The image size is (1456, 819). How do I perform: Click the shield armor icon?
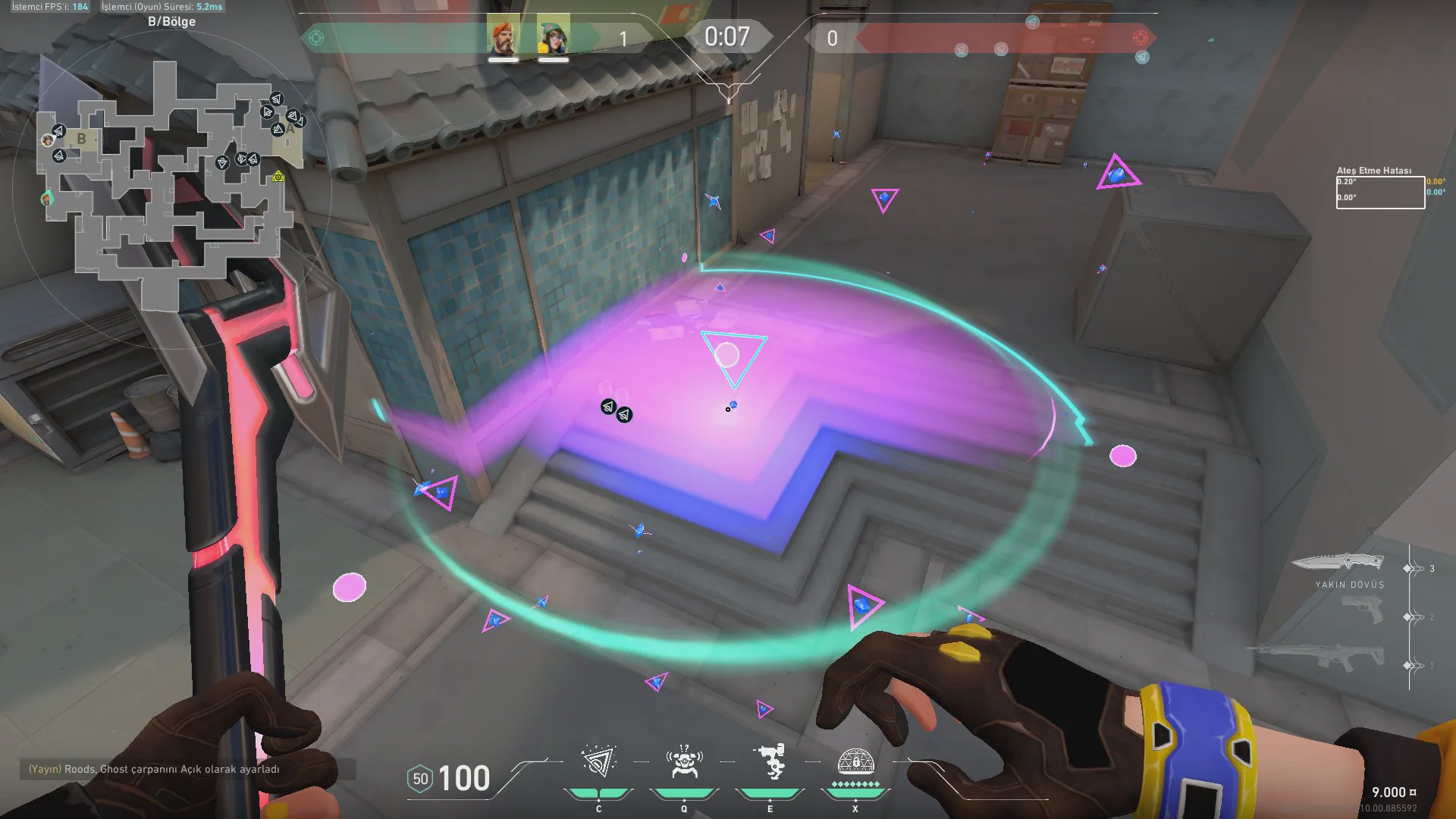[x=420, y=779]
